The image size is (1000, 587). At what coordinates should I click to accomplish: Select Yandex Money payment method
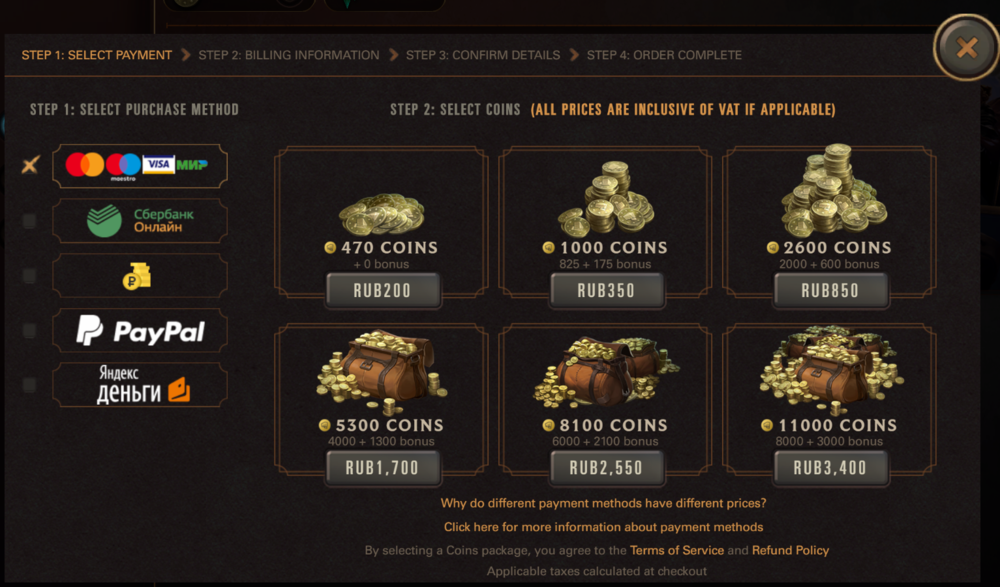140,385
